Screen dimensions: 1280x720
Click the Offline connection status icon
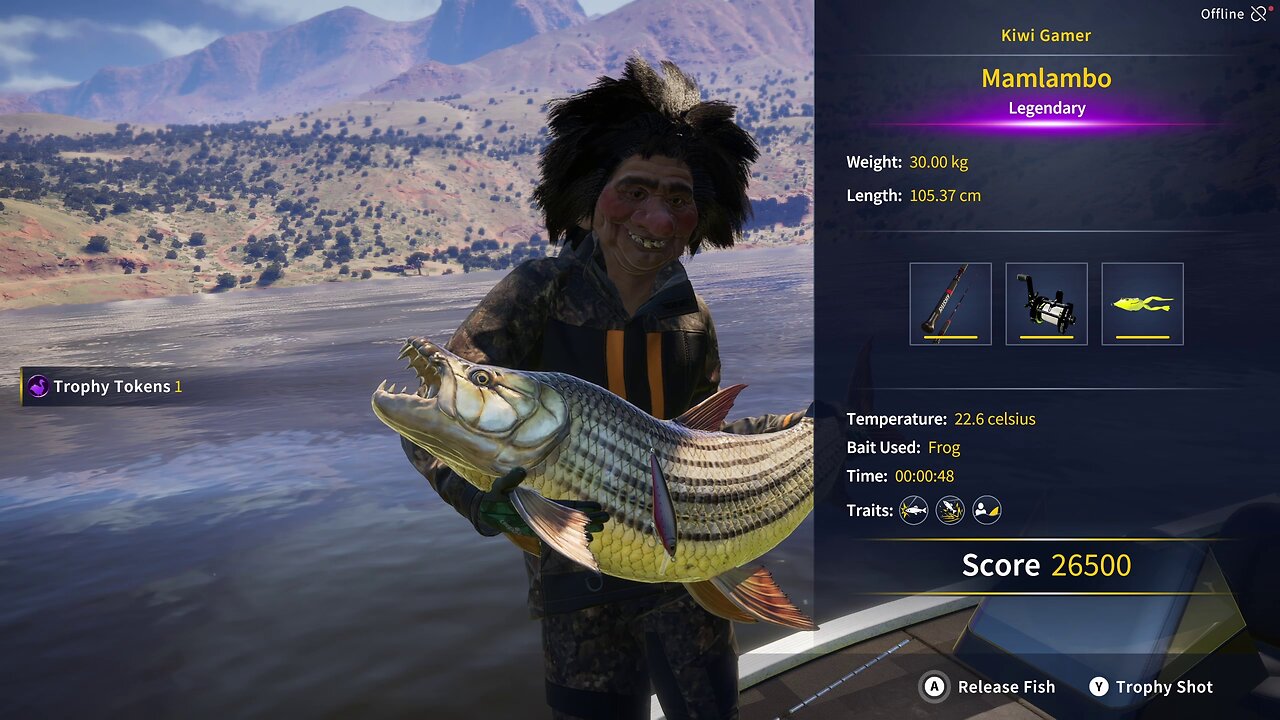click(x=1258, y=14)
